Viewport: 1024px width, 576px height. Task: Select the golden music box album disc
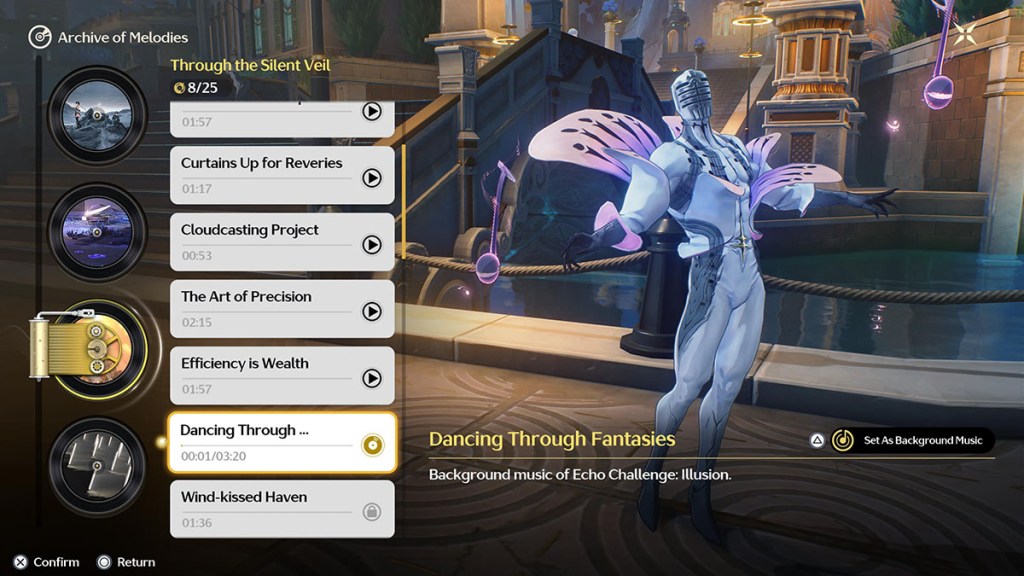(x=97, y=349)
